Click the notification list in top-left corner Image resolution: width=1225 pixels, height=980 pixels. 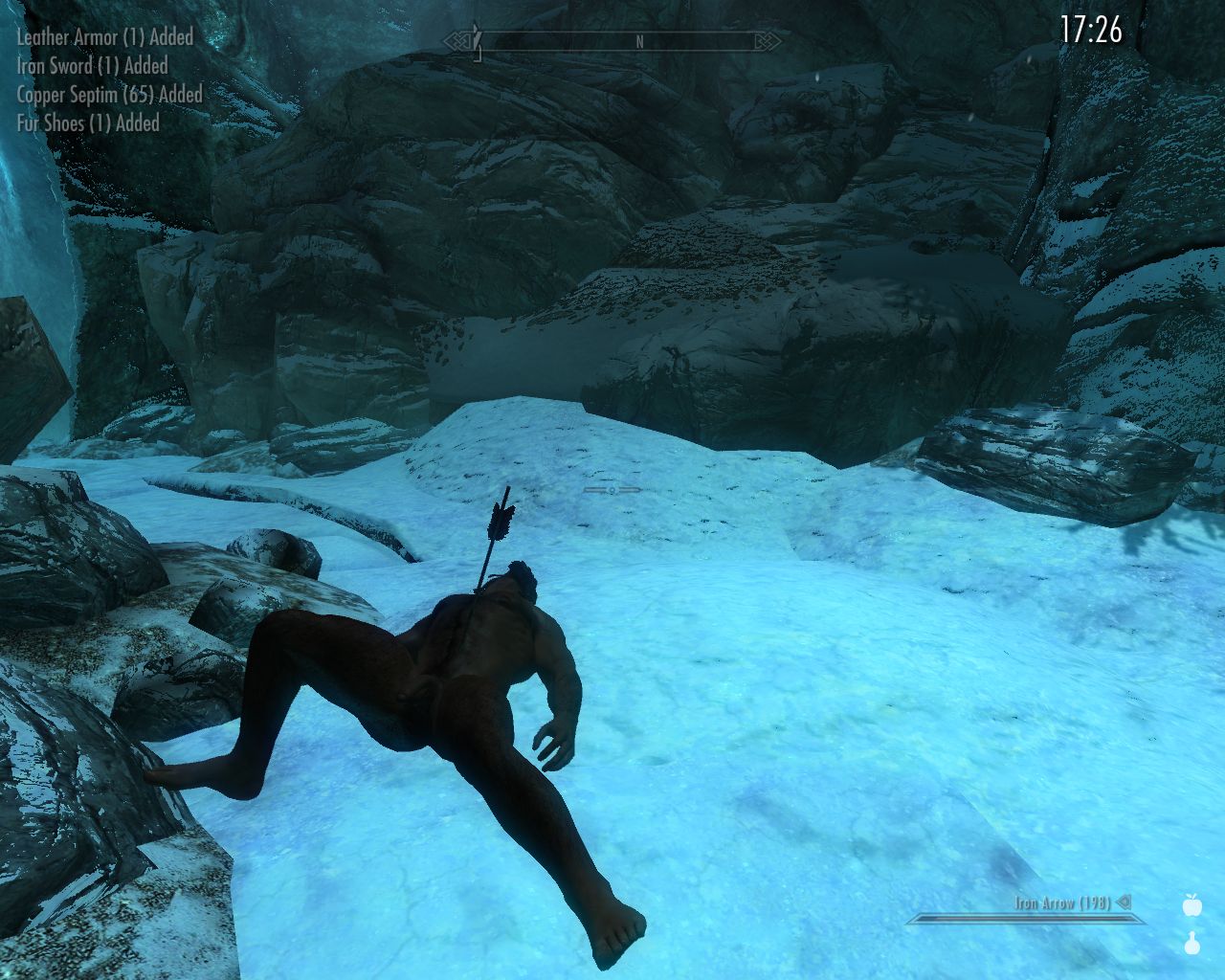pos(101,80)
